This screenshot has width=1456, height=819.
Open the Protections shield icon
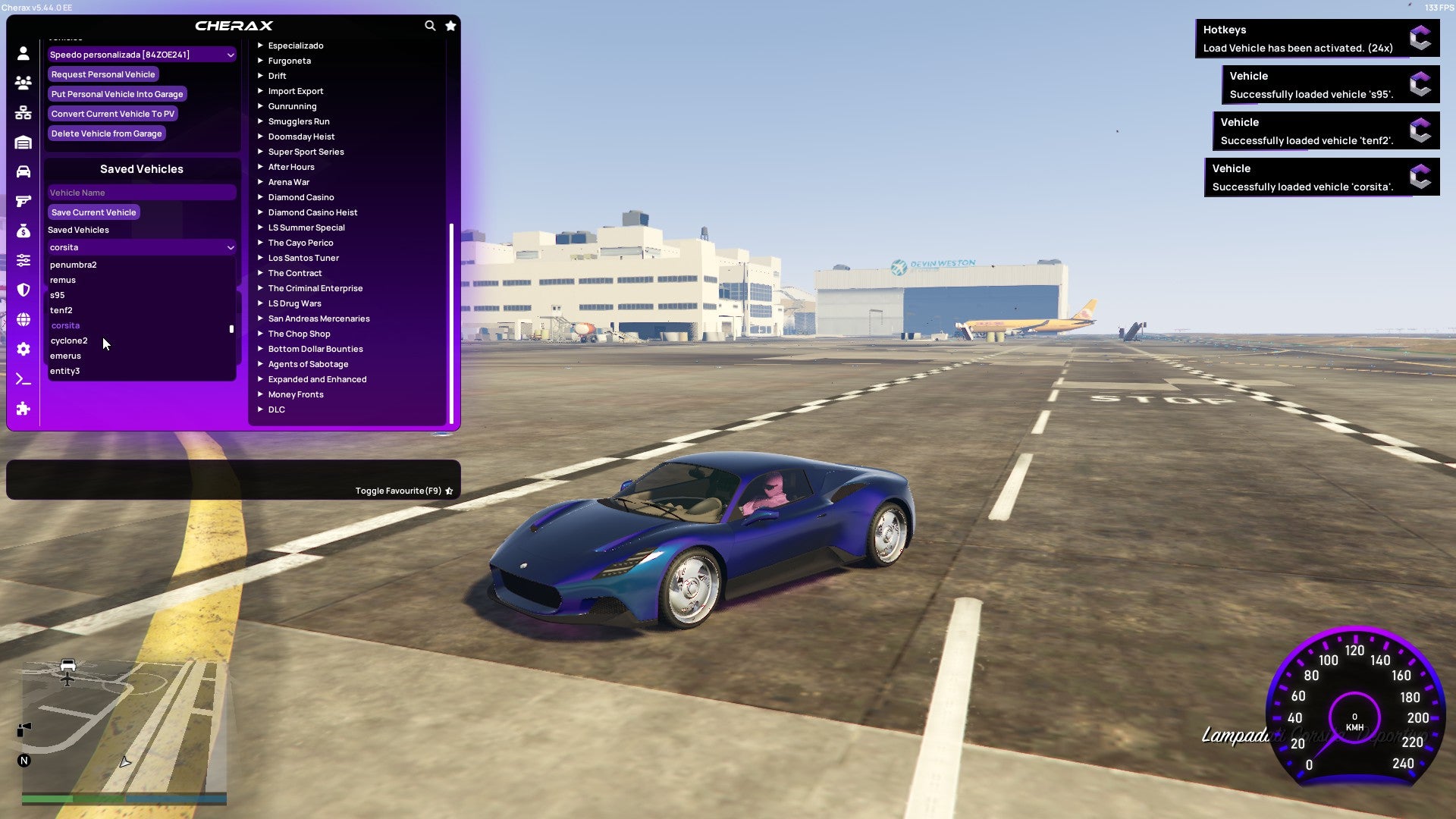(23, 290)
